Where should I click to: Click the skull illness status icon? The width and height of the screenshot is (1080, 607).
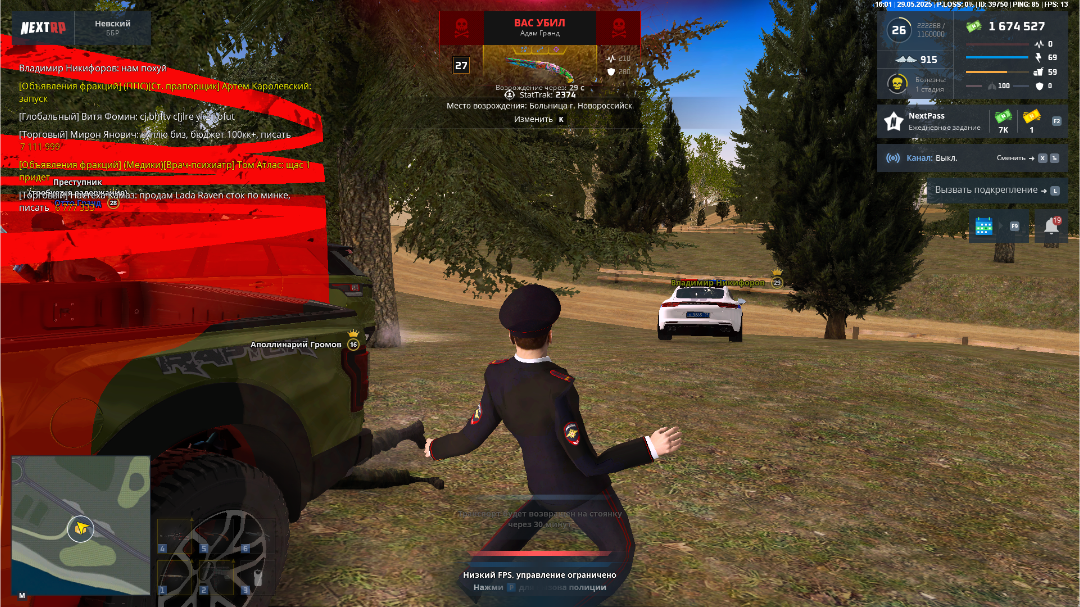(x=898, y=84)
